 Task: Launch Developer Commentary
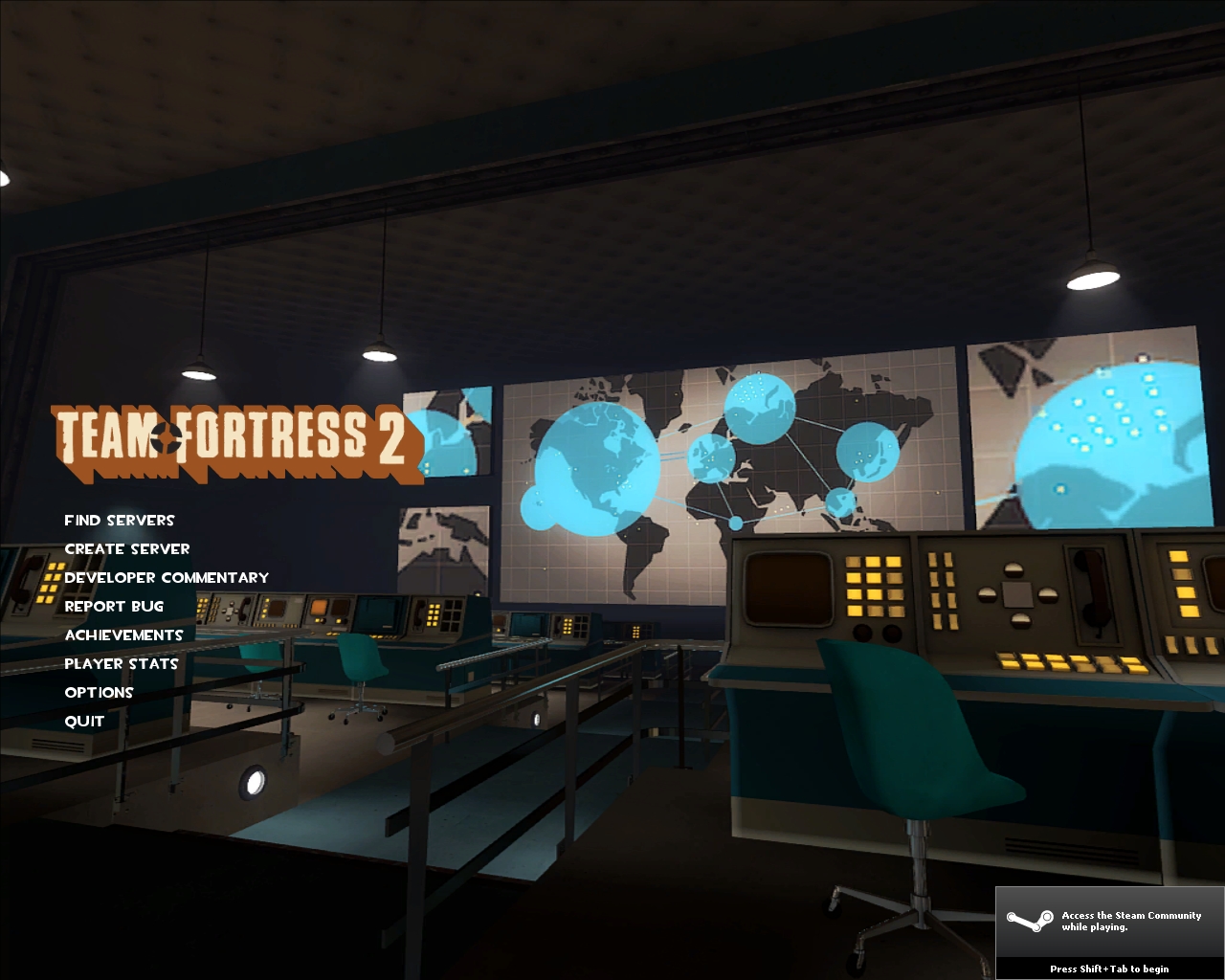tap(167, 577)
